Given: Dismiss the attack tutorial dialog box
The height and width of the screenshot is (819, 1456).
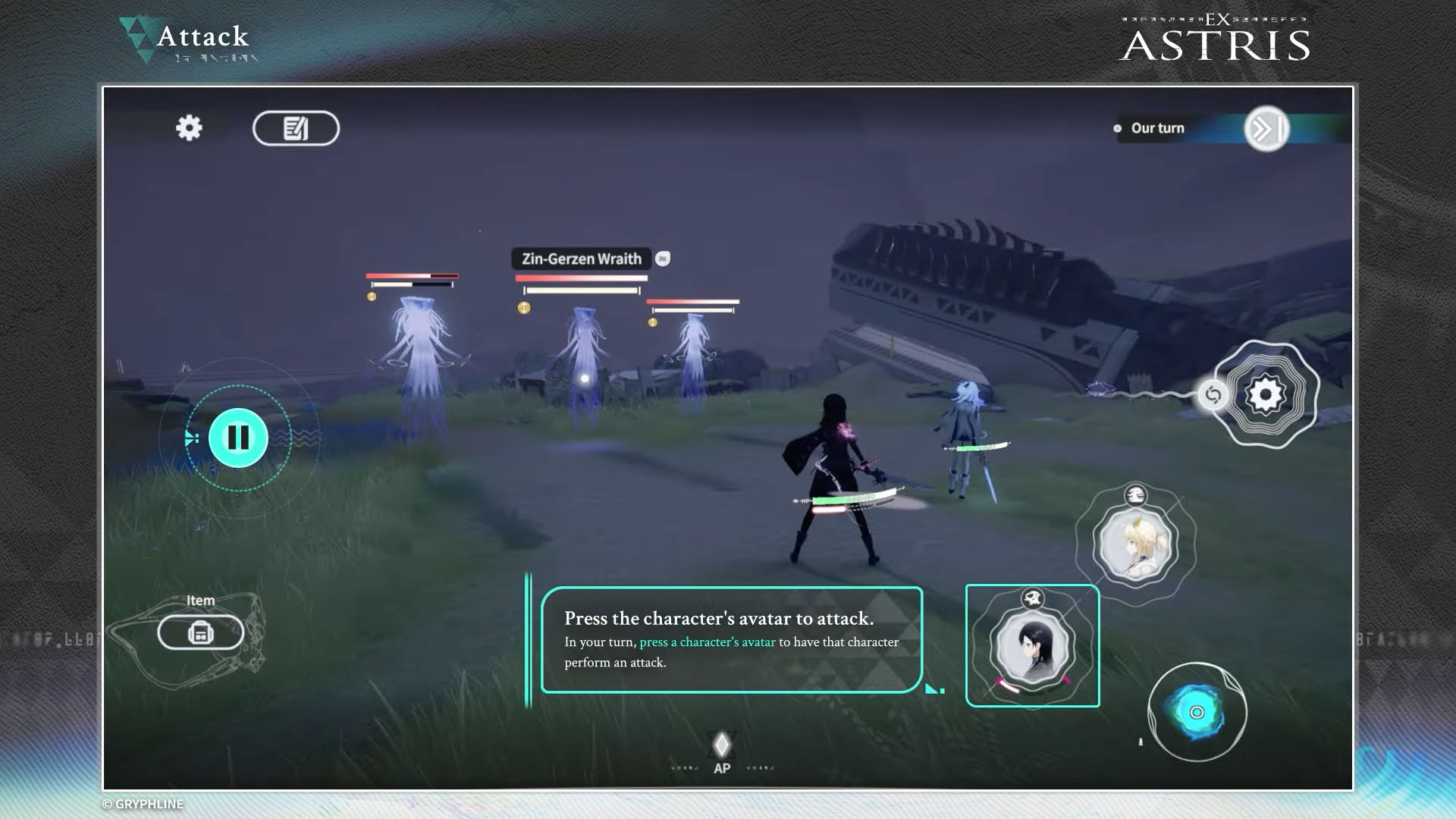Looking at the screenshot, I should click(x=730, y=641).
